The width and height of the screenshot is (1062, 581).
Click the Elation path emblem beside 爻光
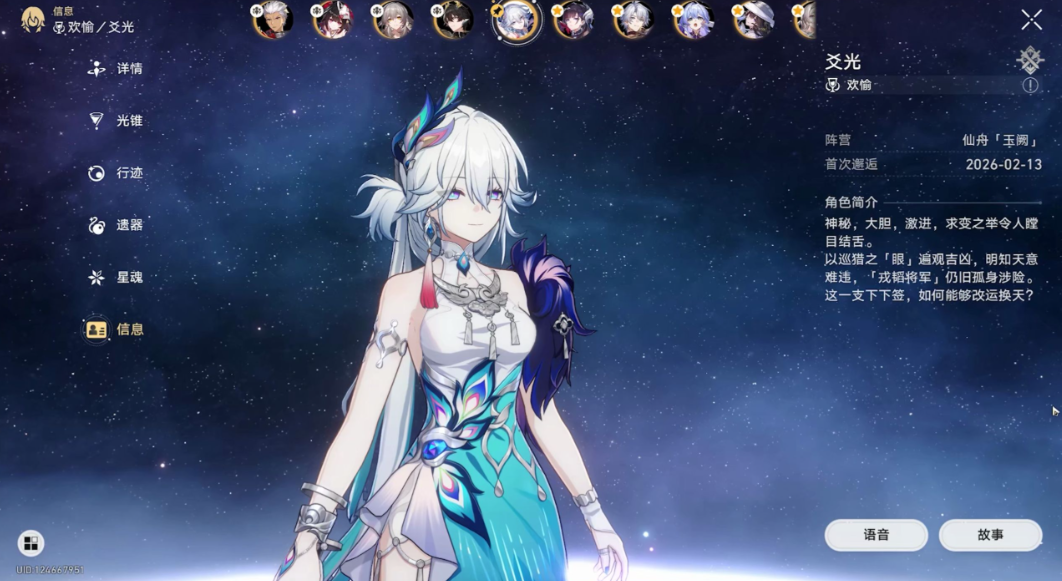click(x=1030, y=60)
